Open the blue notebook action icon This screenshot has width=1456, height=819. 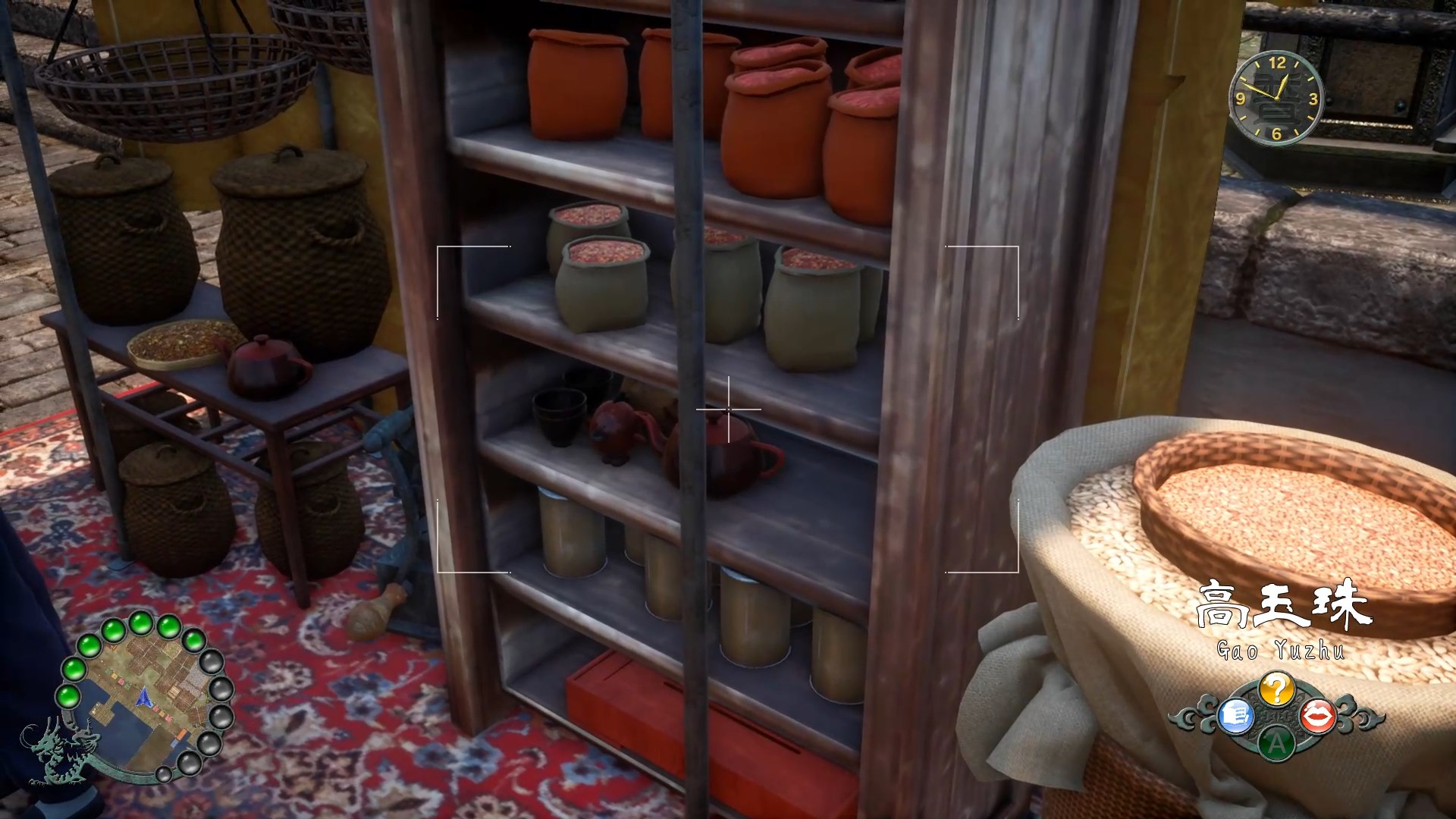[x=1234, y=715]
